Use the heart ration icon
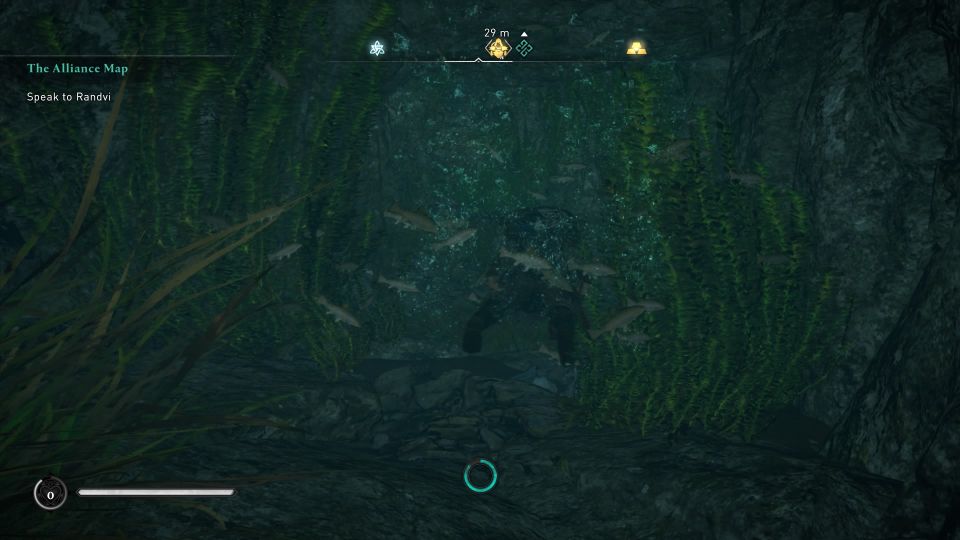960x540 pixels. [x=49, y=492]
